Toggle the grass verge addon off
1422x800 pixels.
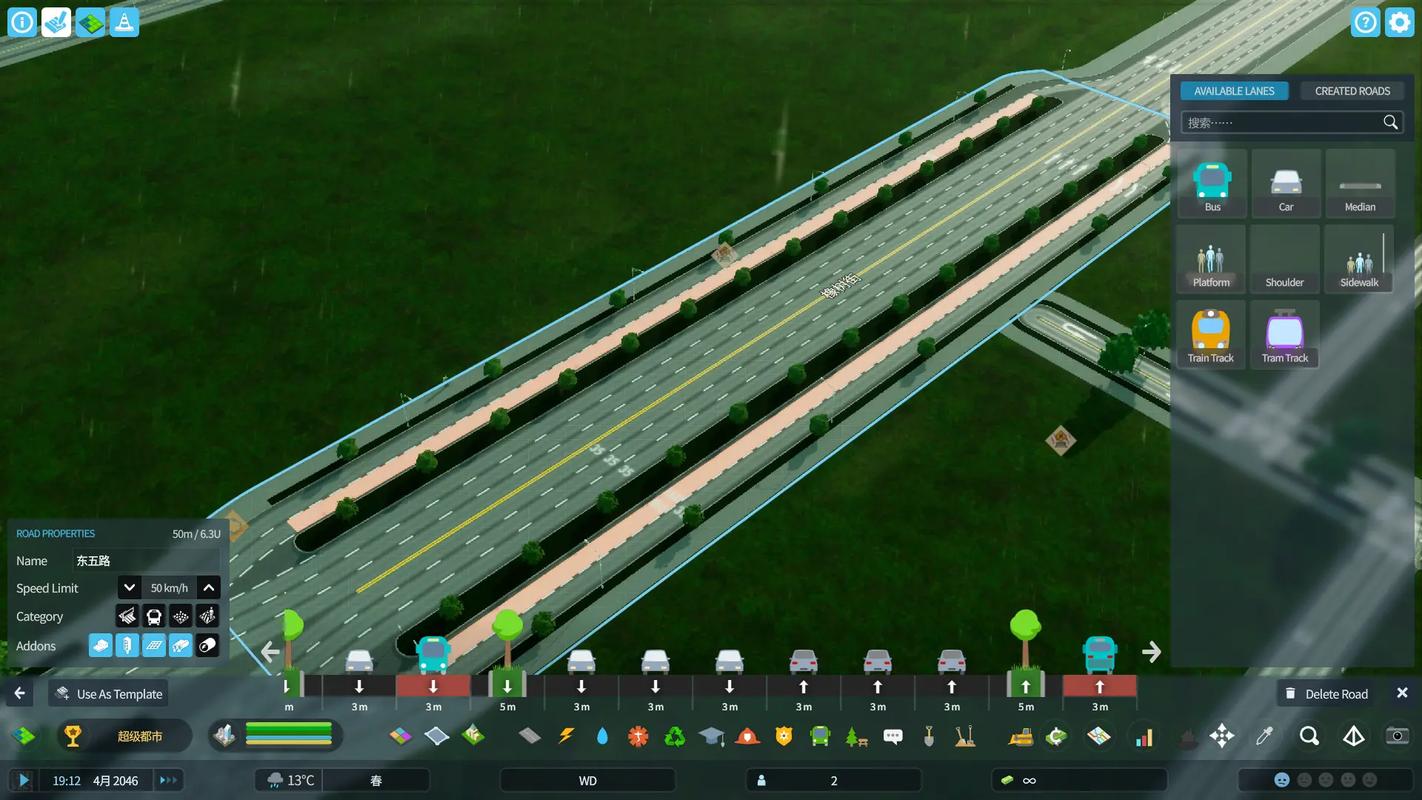[x=181, y=646]
